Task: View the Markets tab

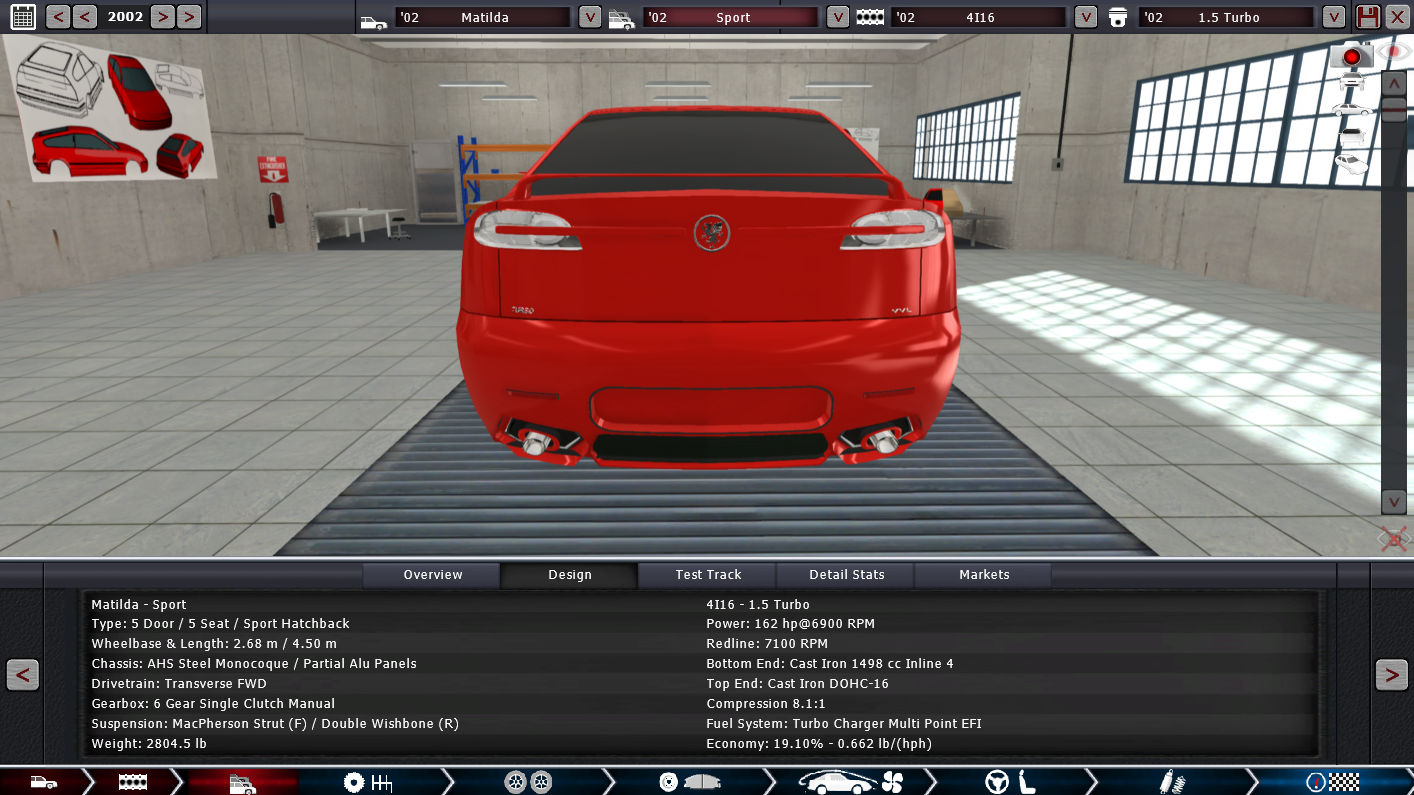Action: tap(984, 575)
